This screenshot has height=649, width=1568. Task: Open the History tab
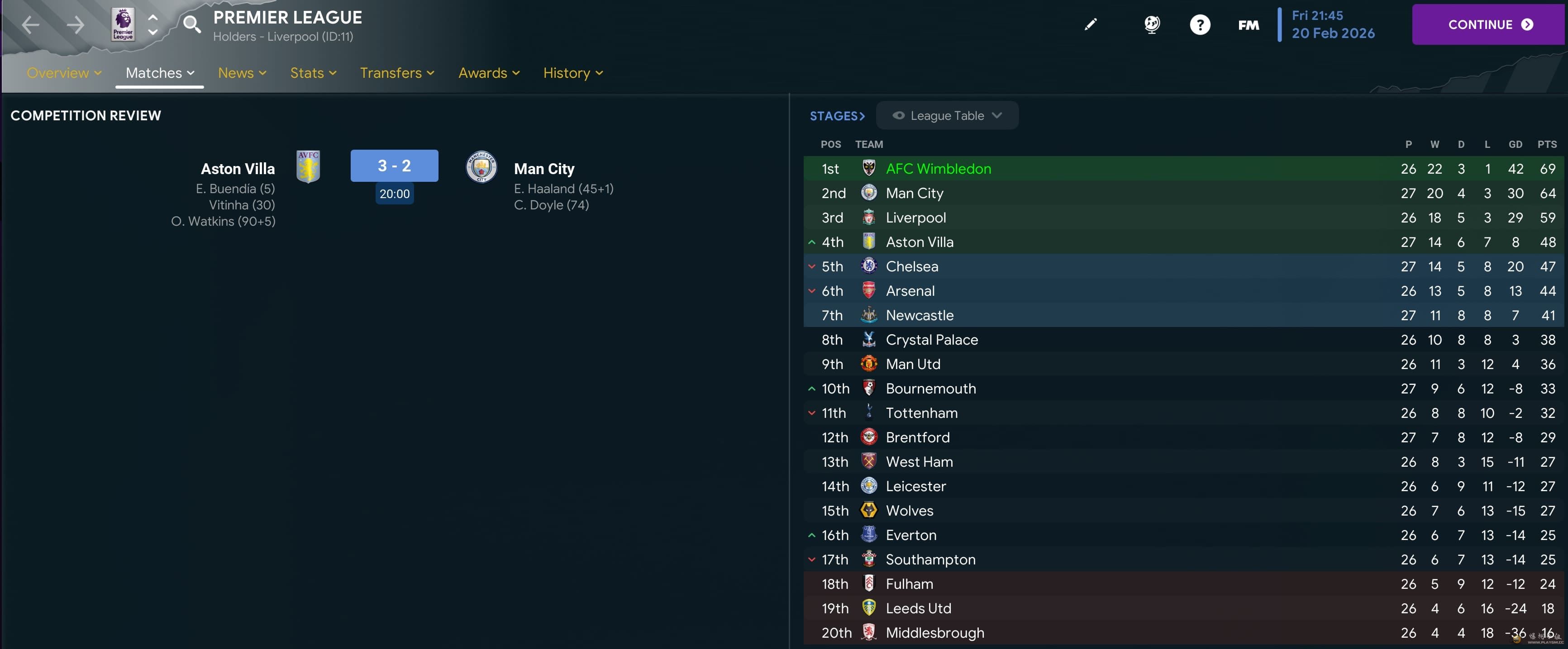(x=573, y=73)
